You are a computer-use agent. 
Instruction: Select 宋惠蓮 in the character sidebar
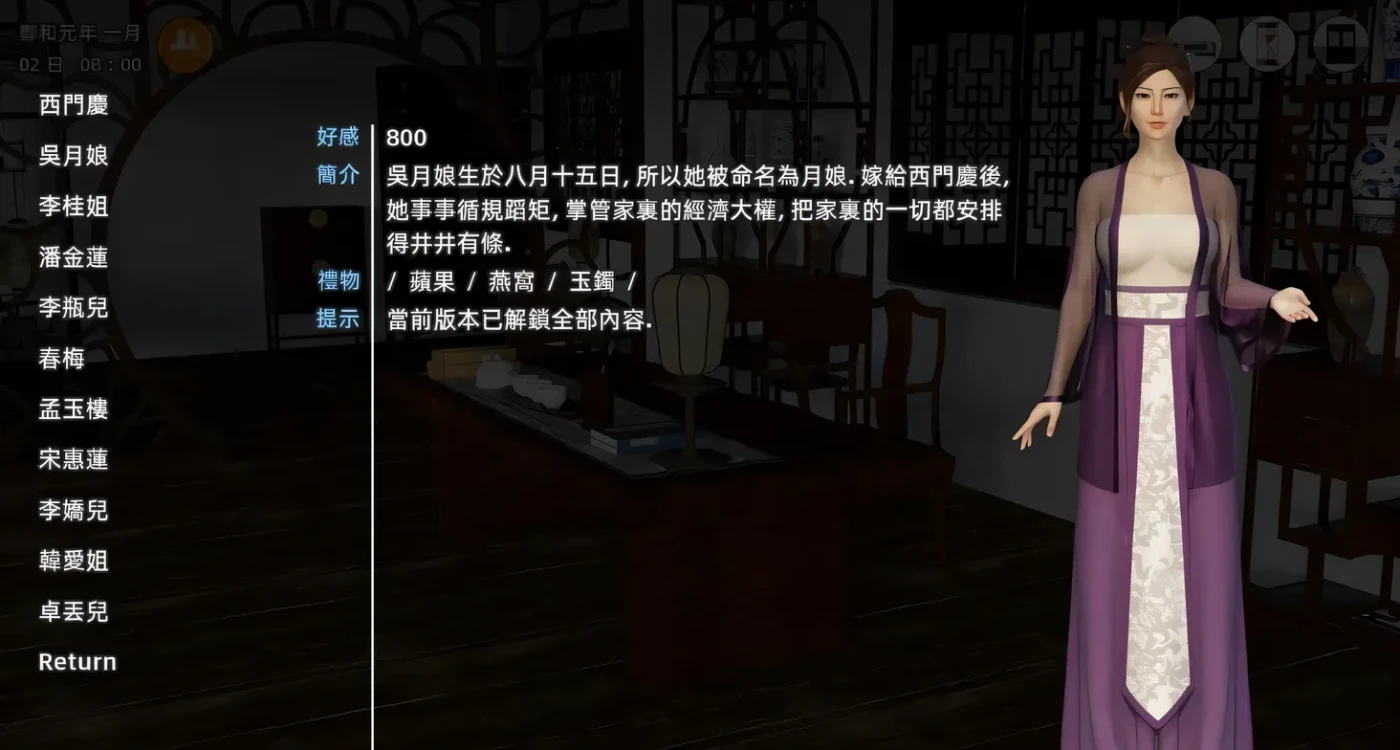[x=75, y=460]
